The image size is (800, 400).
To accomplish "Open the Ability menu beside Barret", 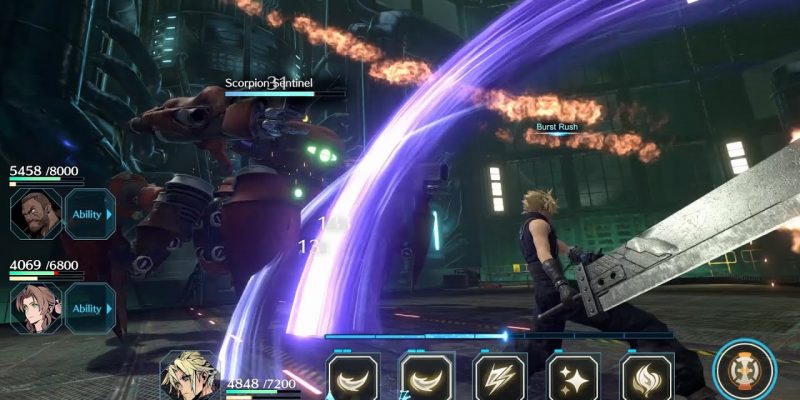I will [89, 213].
